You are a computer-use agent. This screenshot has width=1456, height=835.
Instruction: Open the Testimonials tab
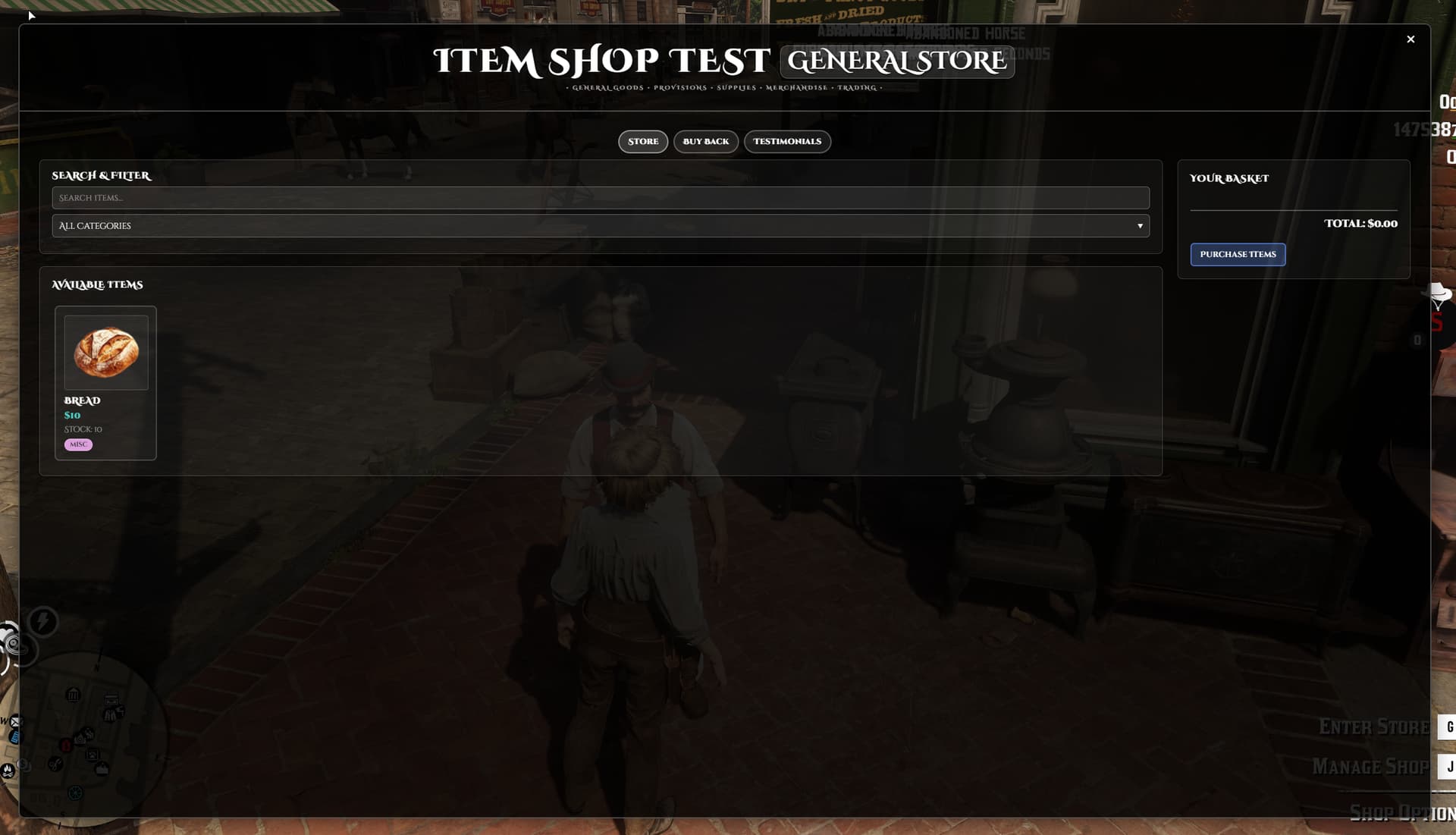pos(787,141)
